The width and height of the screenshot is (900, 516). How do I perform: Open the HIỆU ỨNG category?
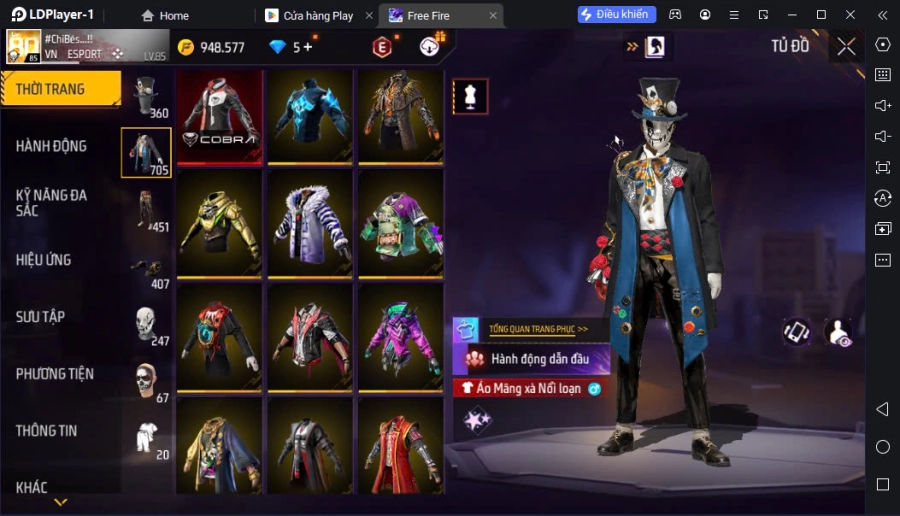click(x=44, y=260)
